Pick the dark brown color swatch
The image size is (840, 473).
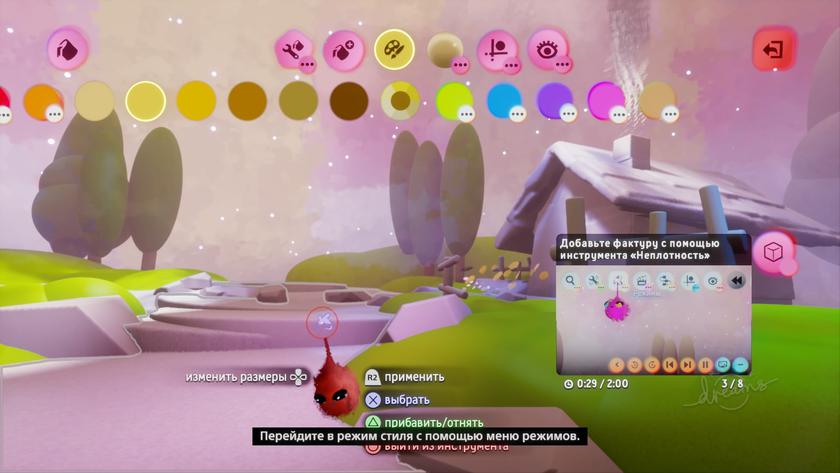coord(349,101)
